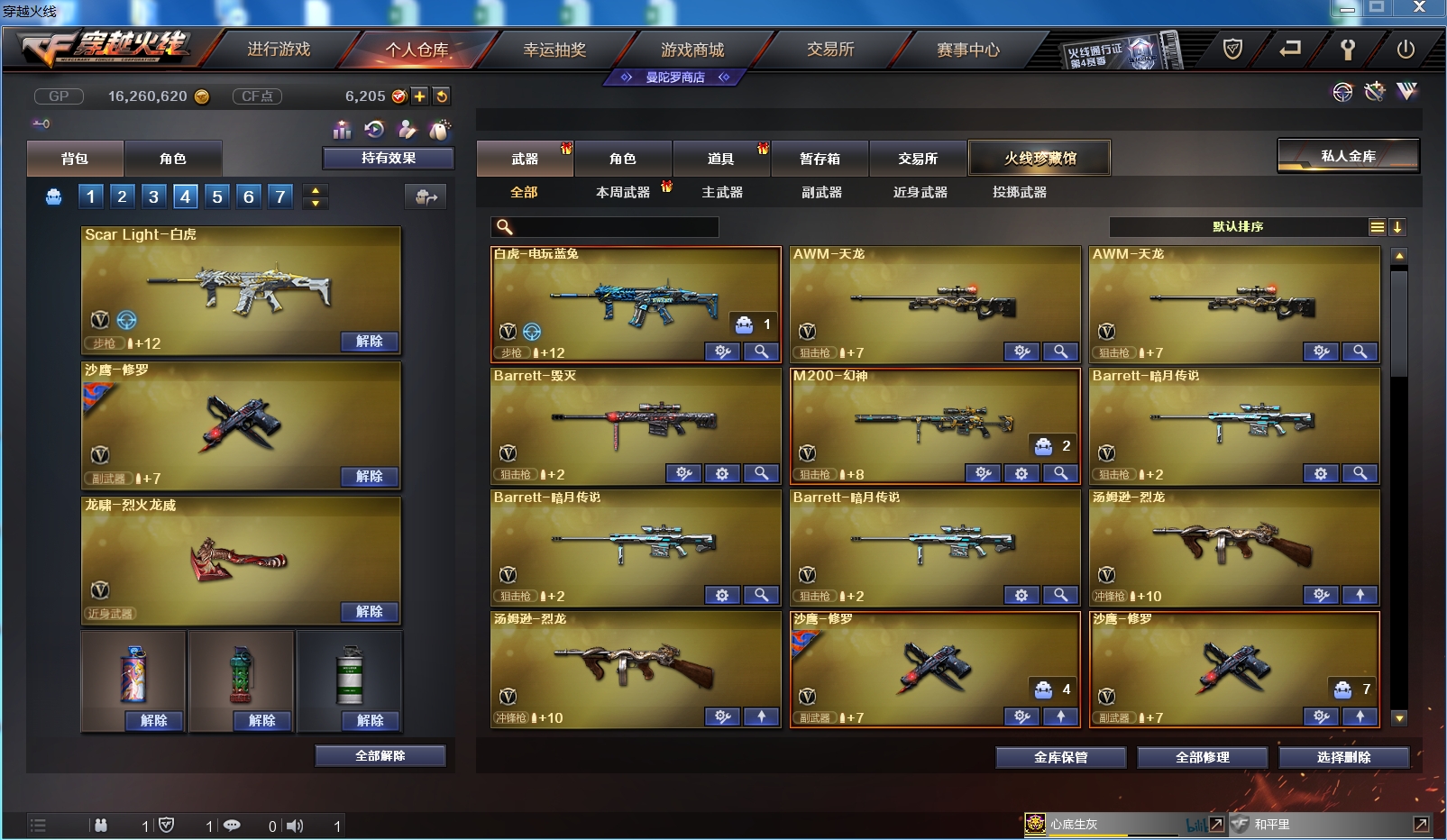Click the repurchase history icon beside stats icon

[375, 130]
